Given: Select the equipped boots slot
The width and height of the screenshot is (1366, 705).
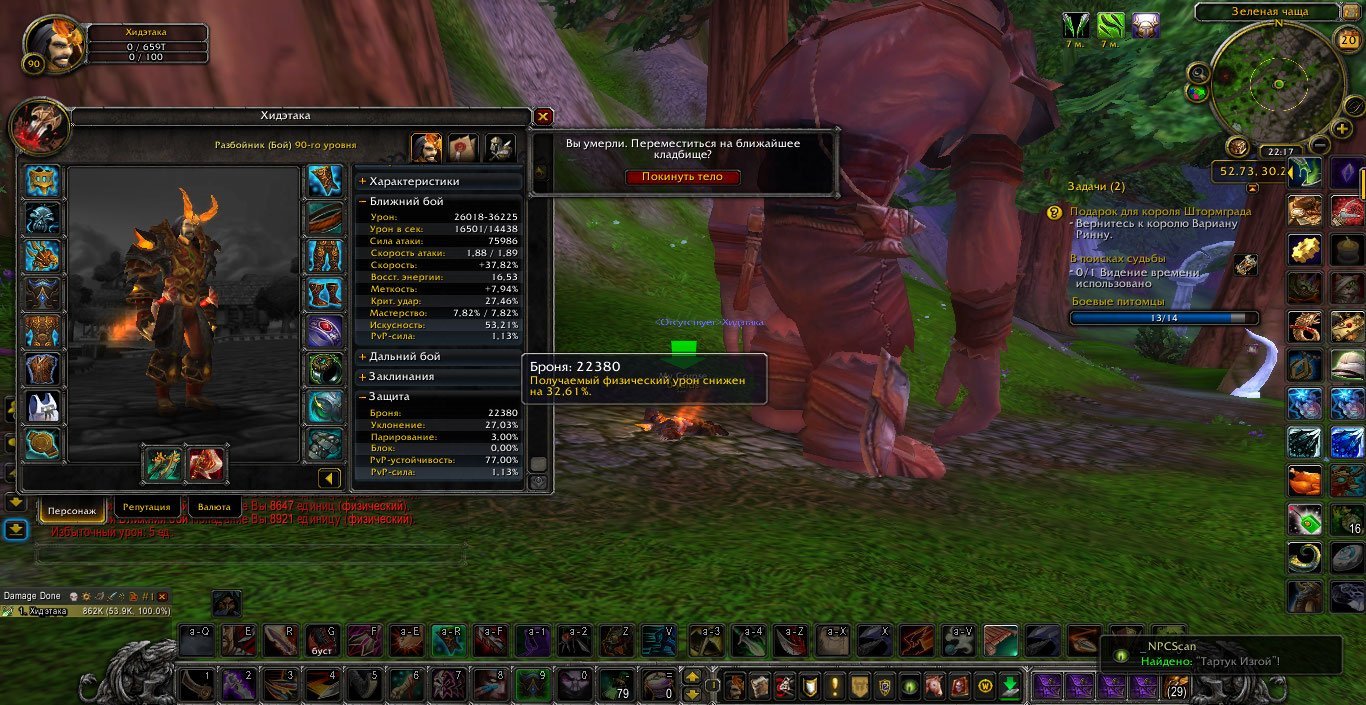Looking at the screenshot, I should (324, 294).
